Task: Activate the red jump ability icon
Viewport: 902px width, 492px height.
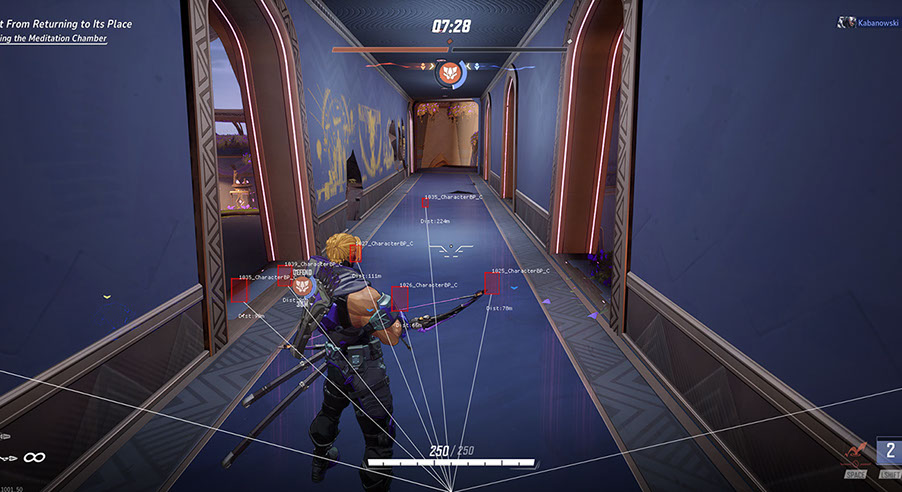Action: coord(855,454)
